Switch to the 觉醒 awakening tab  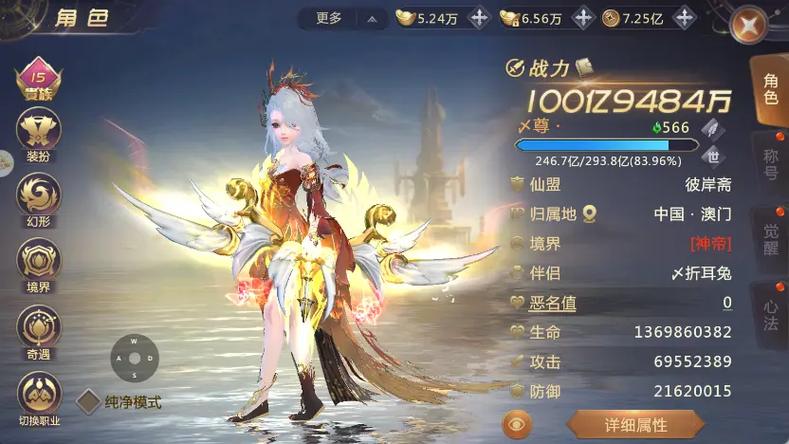pos(771,240)
